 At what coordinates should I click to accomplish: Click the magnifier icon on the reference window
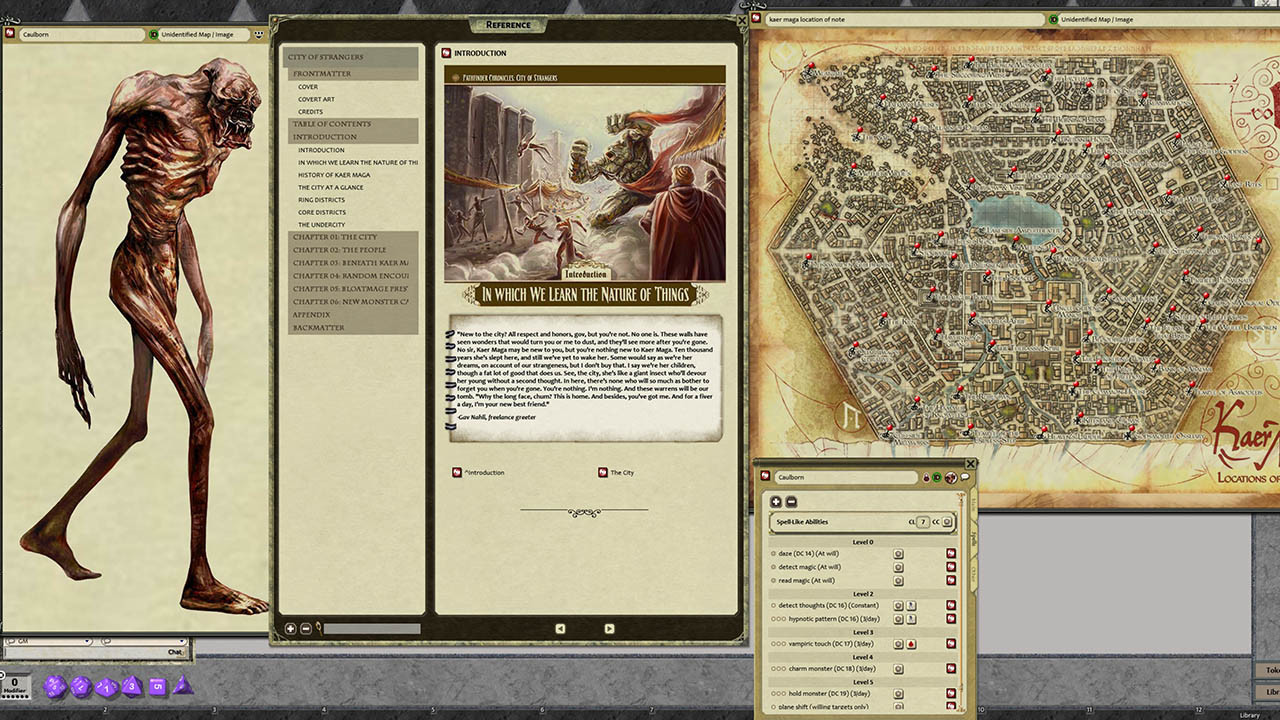coord(317,627)
